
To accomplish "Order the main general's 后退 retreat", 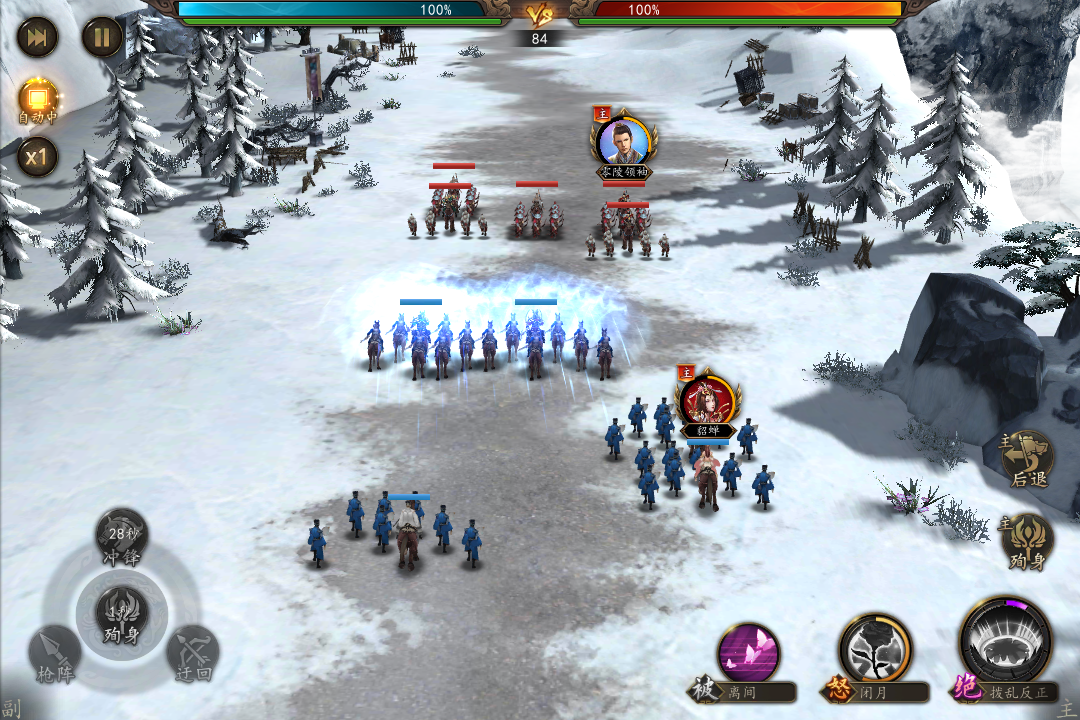I will click(1028, 460).
